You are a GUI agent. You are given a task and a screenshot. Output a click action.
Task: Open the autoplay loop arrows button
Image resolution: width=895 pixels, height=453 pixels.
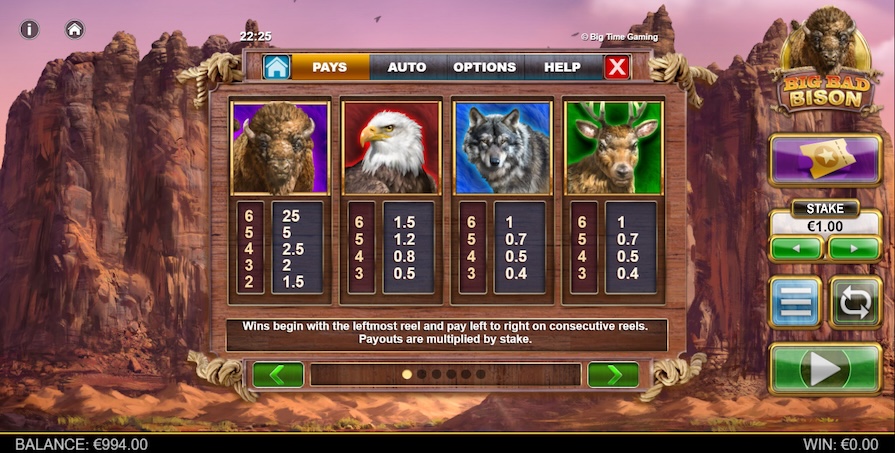pyautogui.click(x=855, y=302)
